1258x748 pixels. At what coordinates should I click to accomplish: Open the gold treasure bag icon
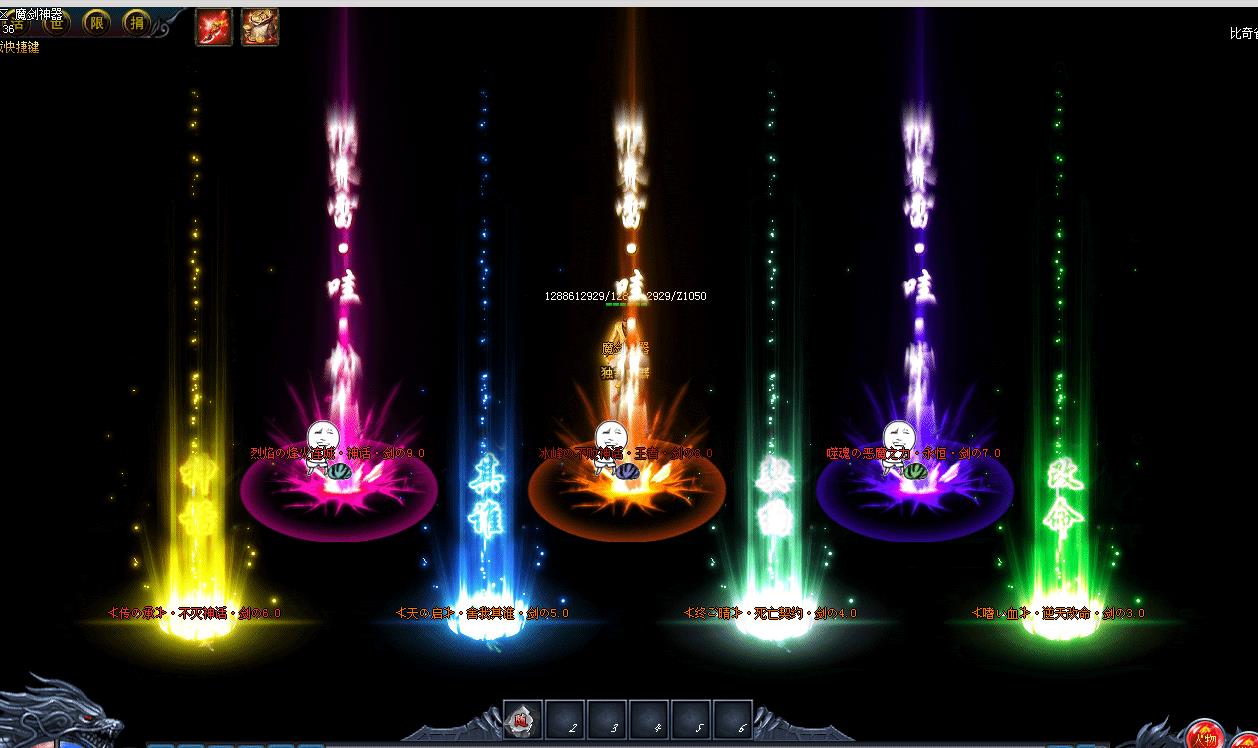260,27
